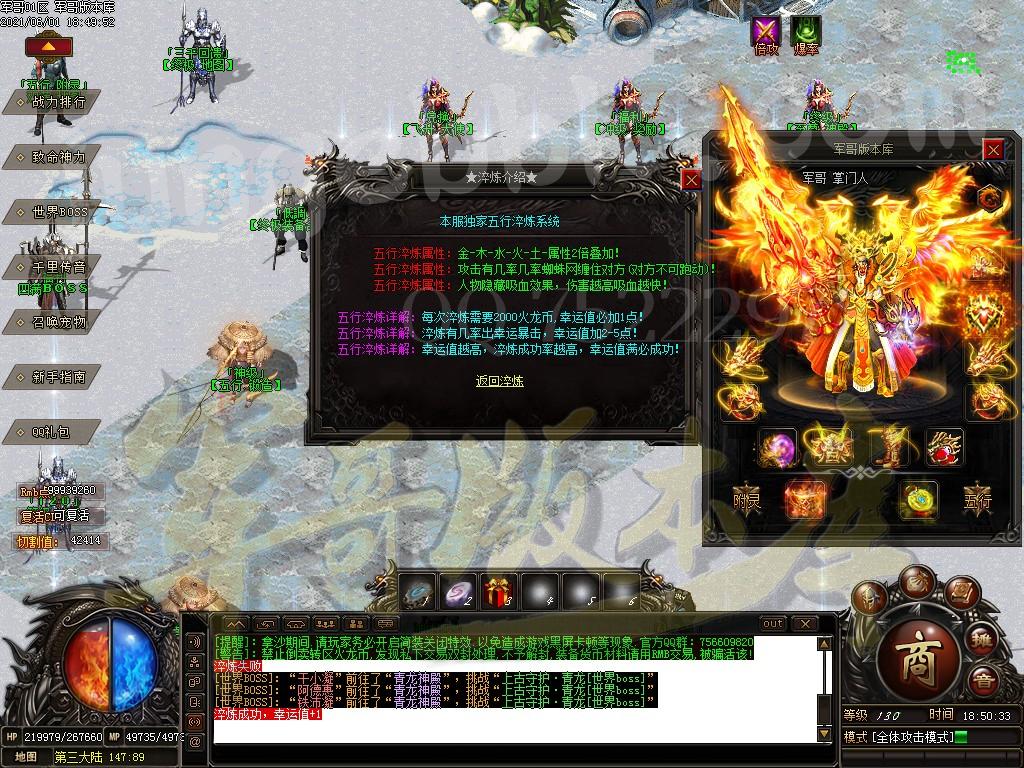Click the 附灵 button in the equipment panel
This screenshot has height=768, width=1024.
pos(747,497)
